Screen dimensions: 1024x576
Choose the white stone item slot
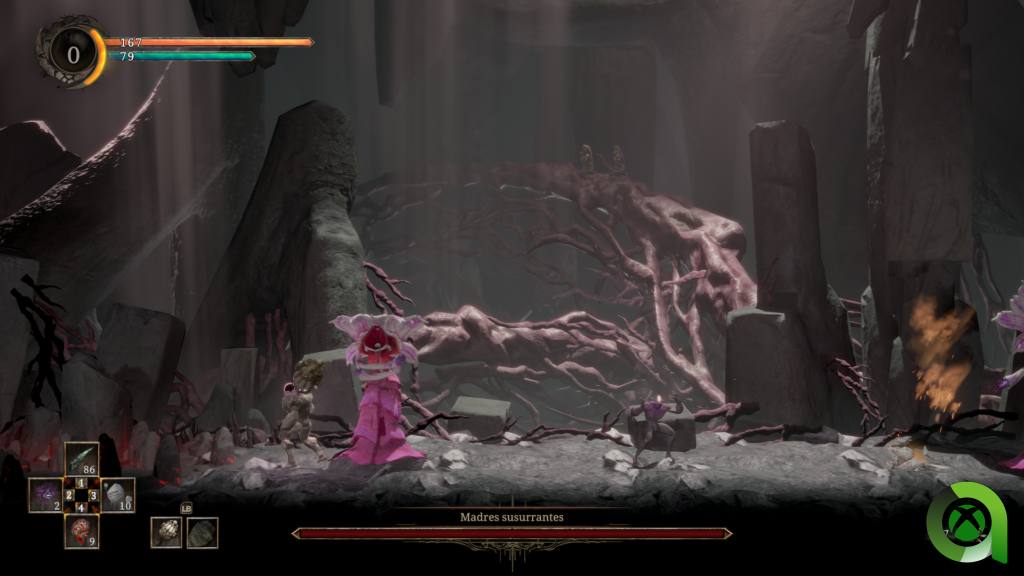point(118,495)
